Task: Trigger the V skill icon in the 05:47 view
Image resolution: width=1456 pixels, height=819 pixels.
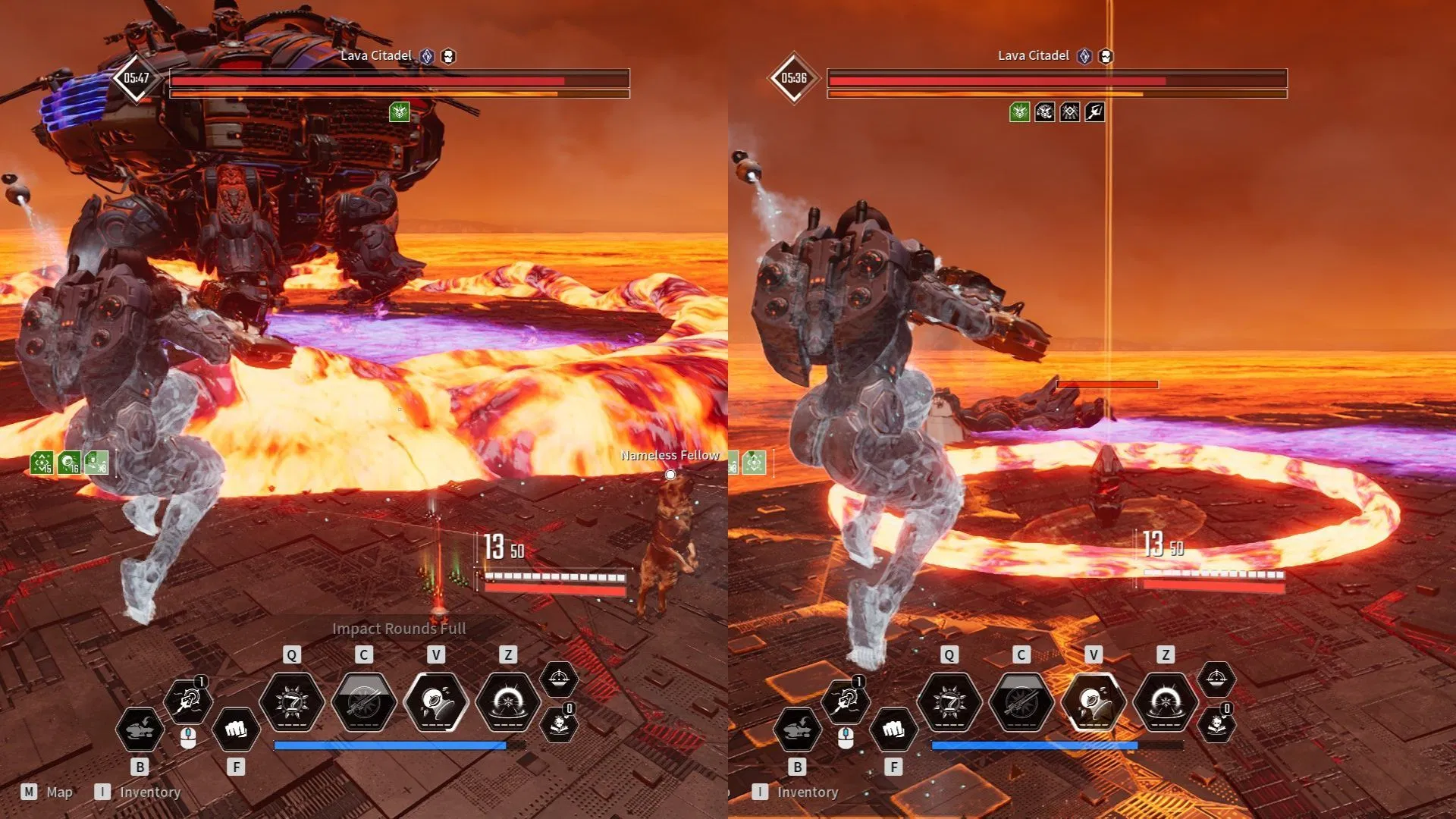Action: click(436, 703)
